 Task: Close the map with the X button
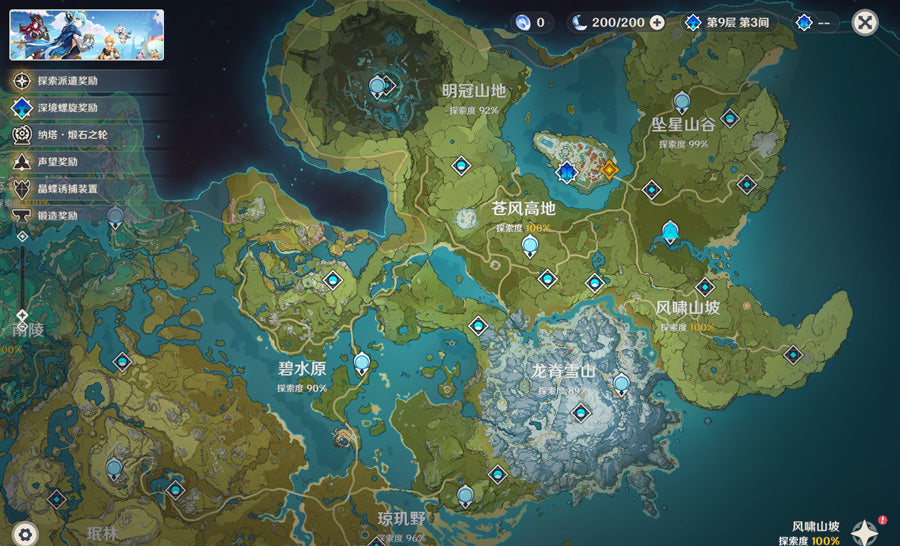pyautogui.click(x=865, y=22)
